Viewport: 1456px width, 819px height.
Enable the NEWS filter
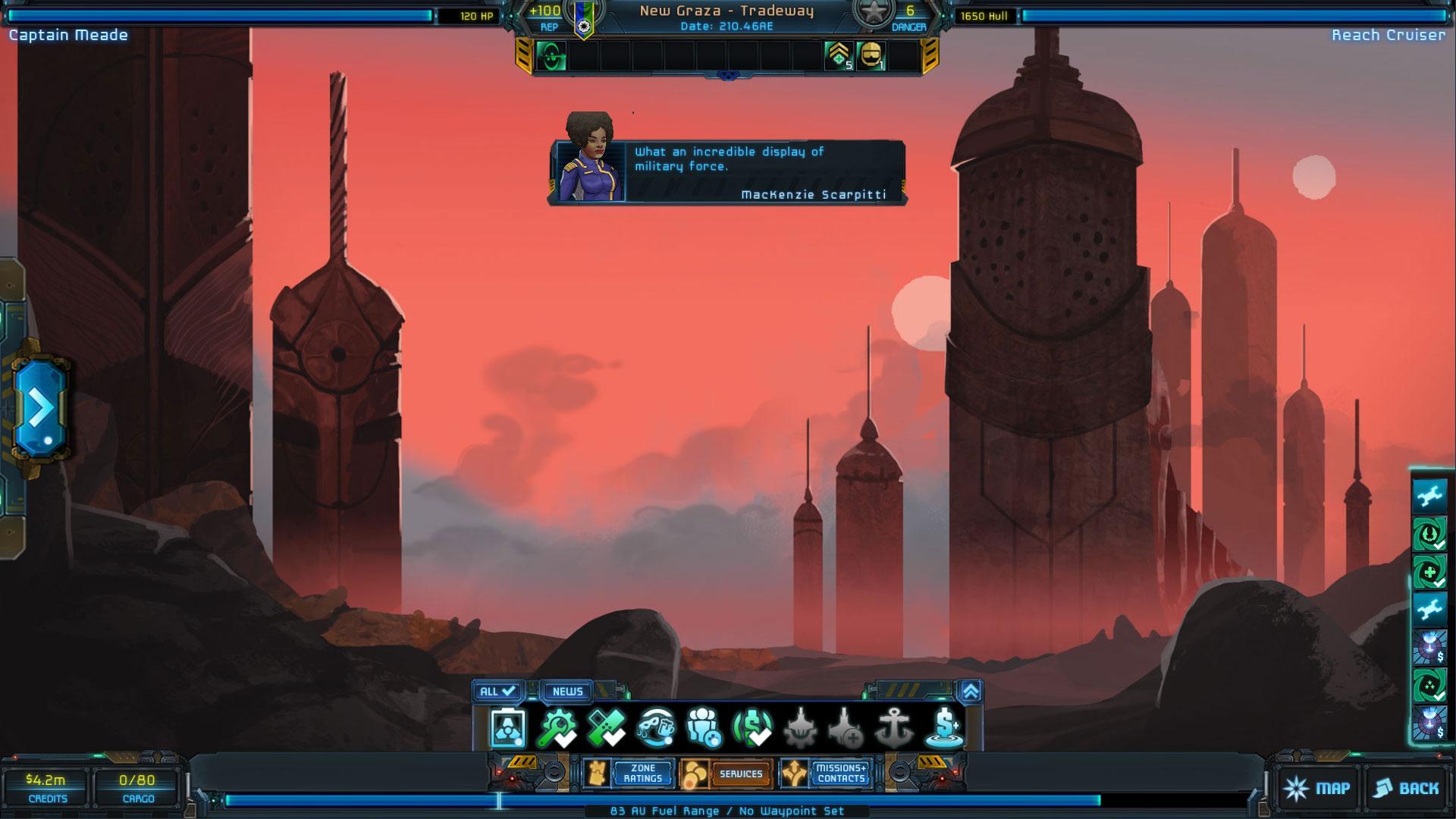(568, 692)
